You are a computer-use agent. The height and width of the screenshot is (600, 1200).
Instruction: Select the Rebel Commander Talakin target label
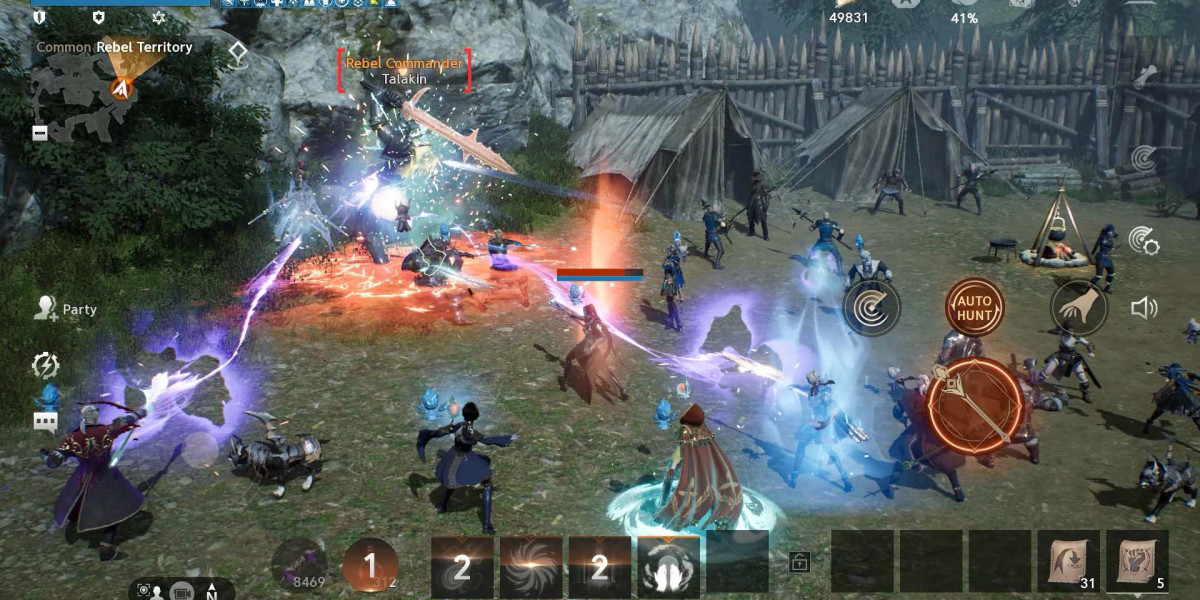[404, 70]
